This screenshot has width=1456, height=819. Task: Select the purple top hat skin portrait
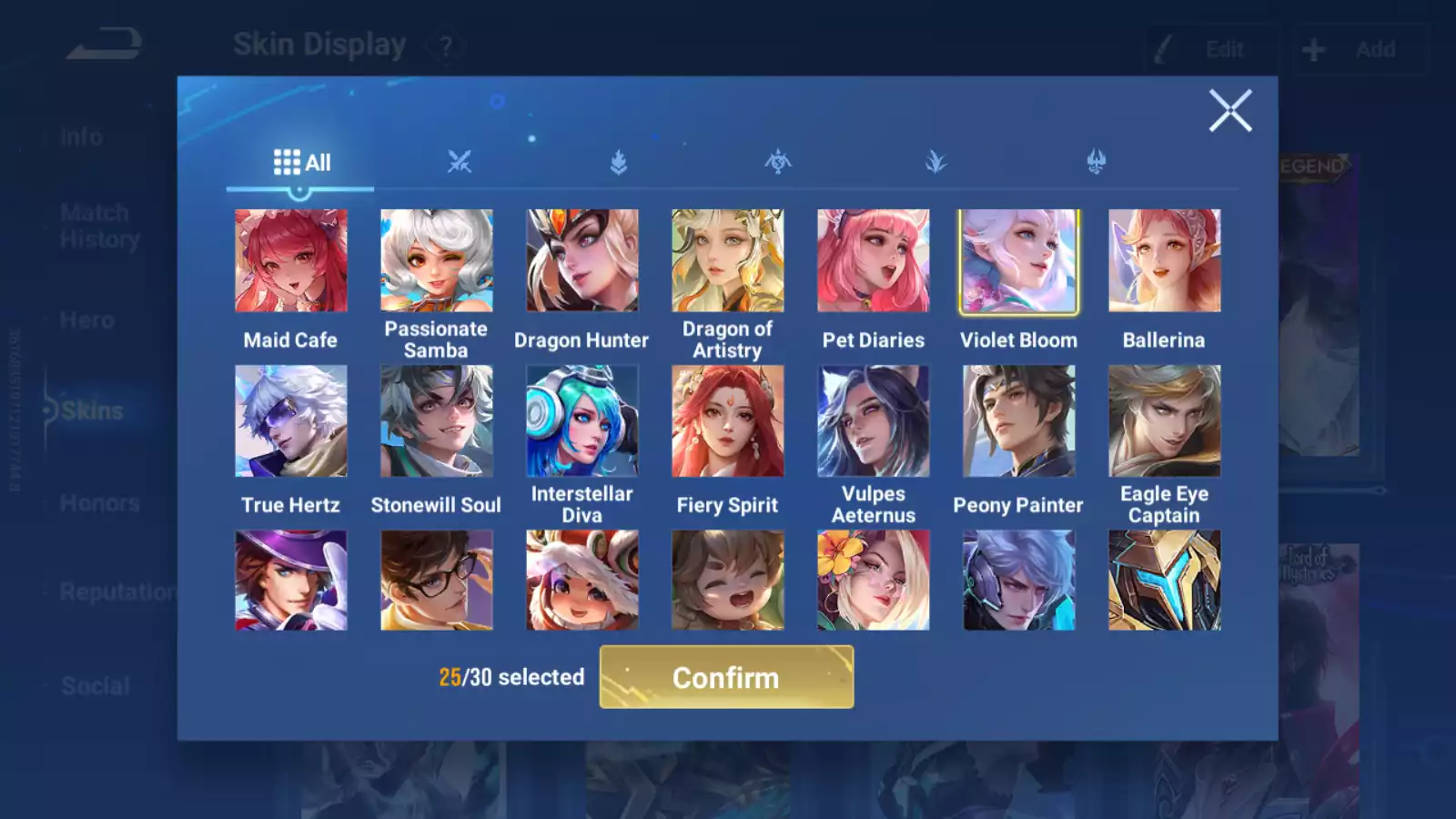pyautogui.click(x=290, y=581)
